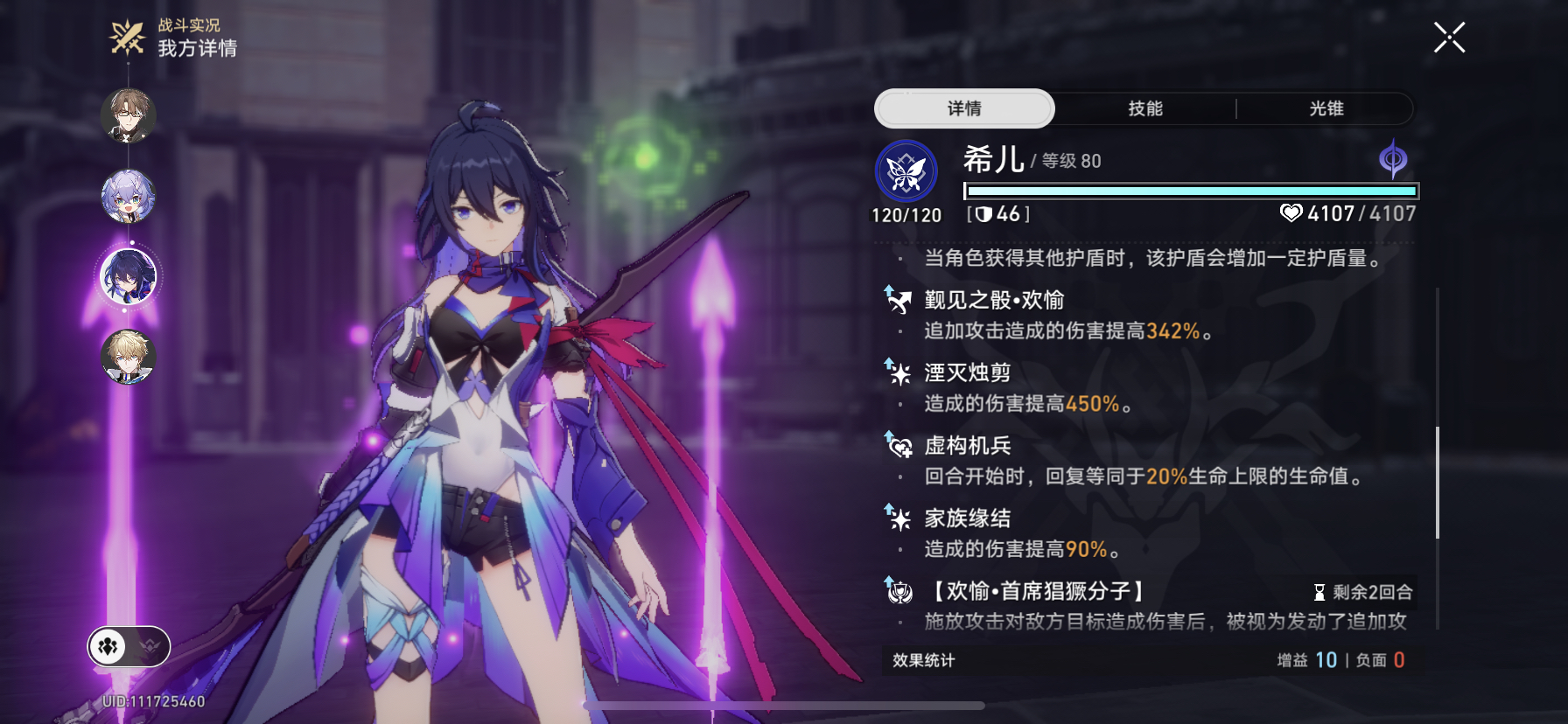The image size is (1568, 724).
Task: Close the battle details screen
Action: point(1449,38)
